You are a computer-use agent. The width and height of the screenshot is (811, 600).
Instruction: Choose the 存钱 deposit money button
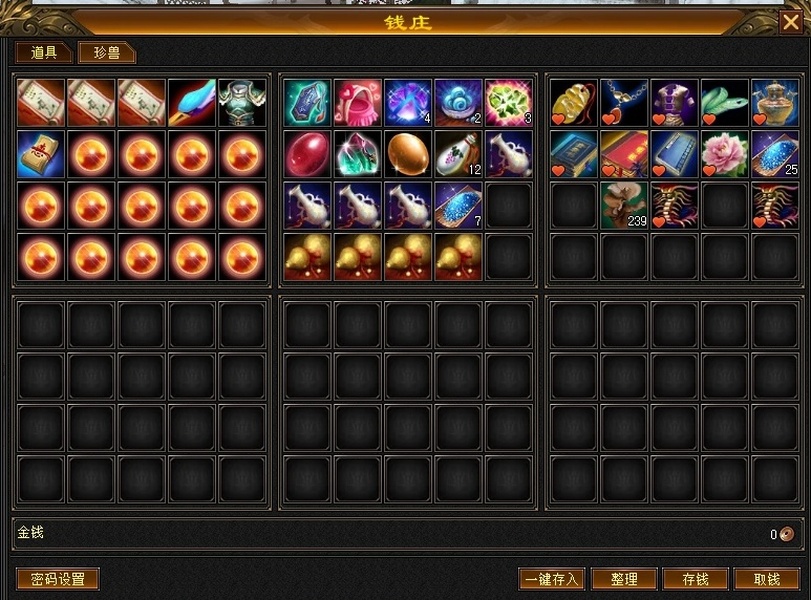click(x=695, y=579)
